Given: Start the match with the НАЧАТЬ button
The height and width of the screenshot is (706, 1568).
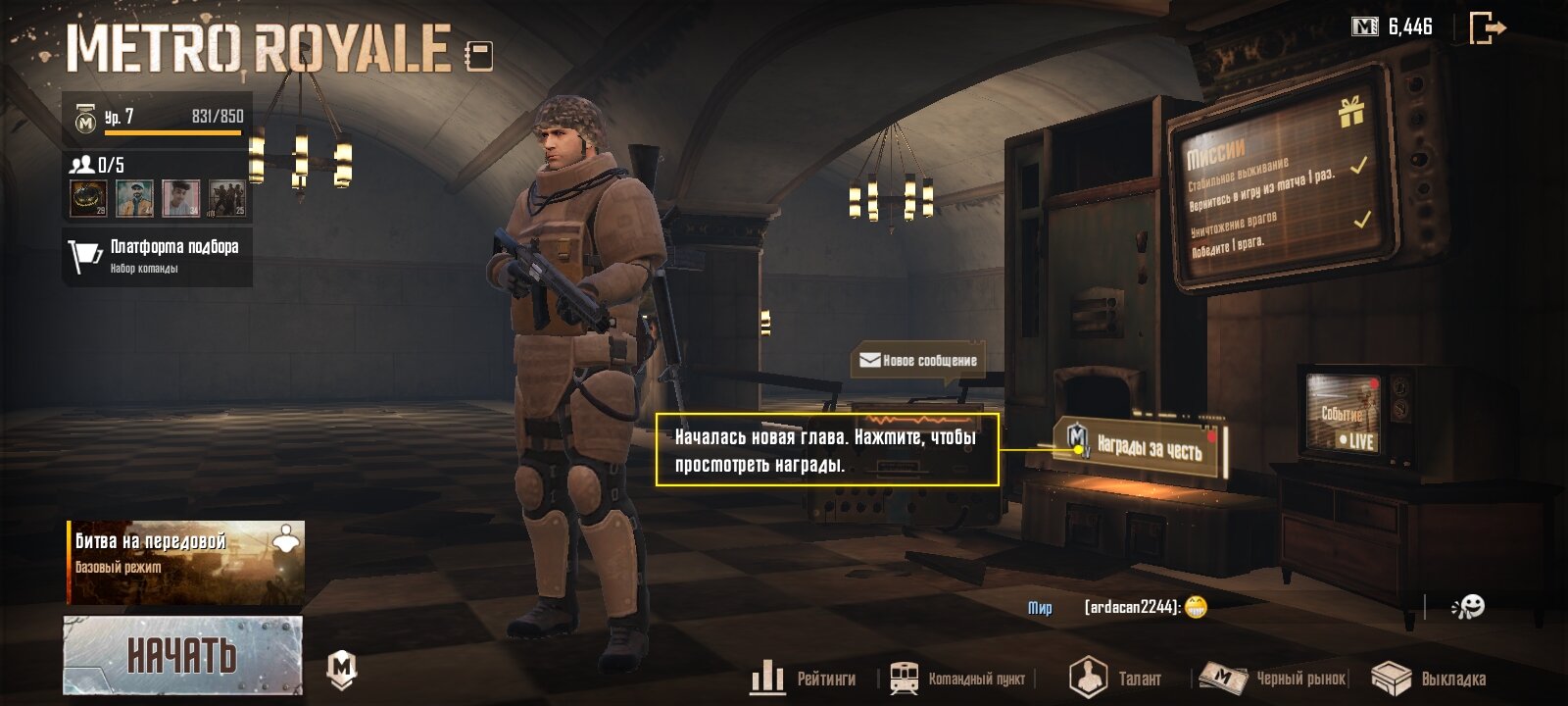Looking at the screenshot, I should click(183, 655).
